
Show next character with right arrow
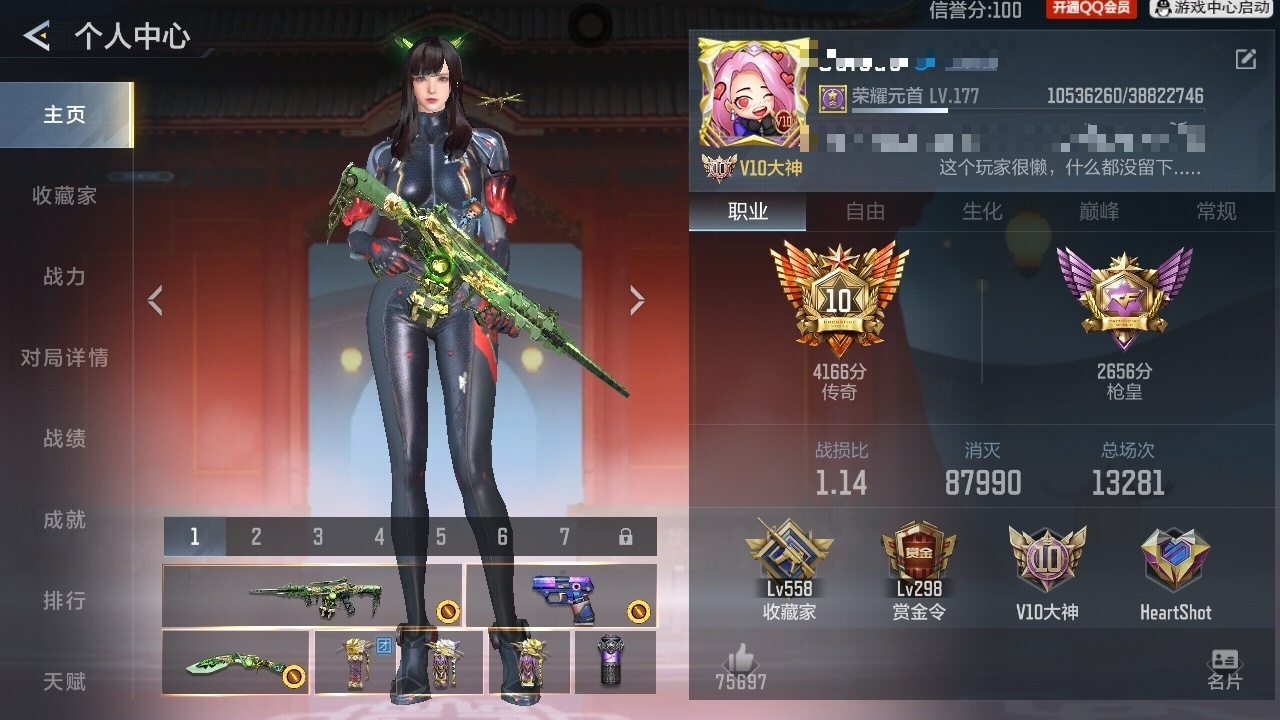point(637,300)
